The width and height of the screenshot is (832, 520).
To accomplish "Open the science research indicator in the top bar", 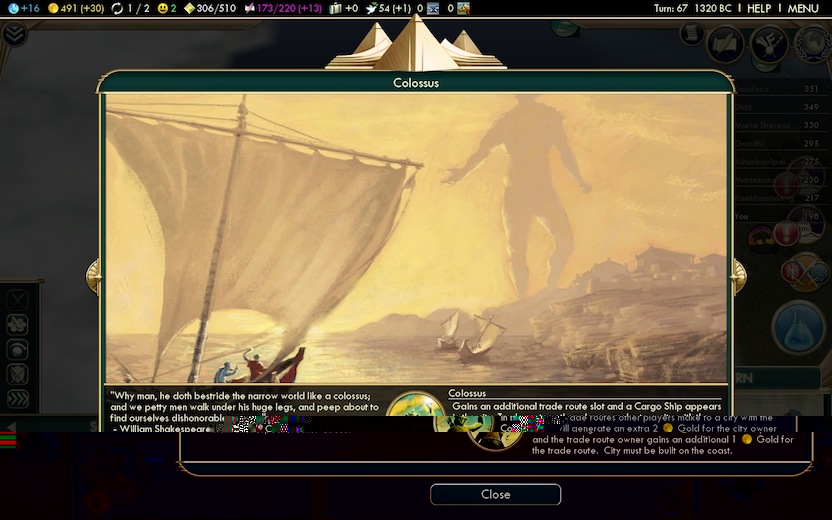I will [x=22, y=8].
